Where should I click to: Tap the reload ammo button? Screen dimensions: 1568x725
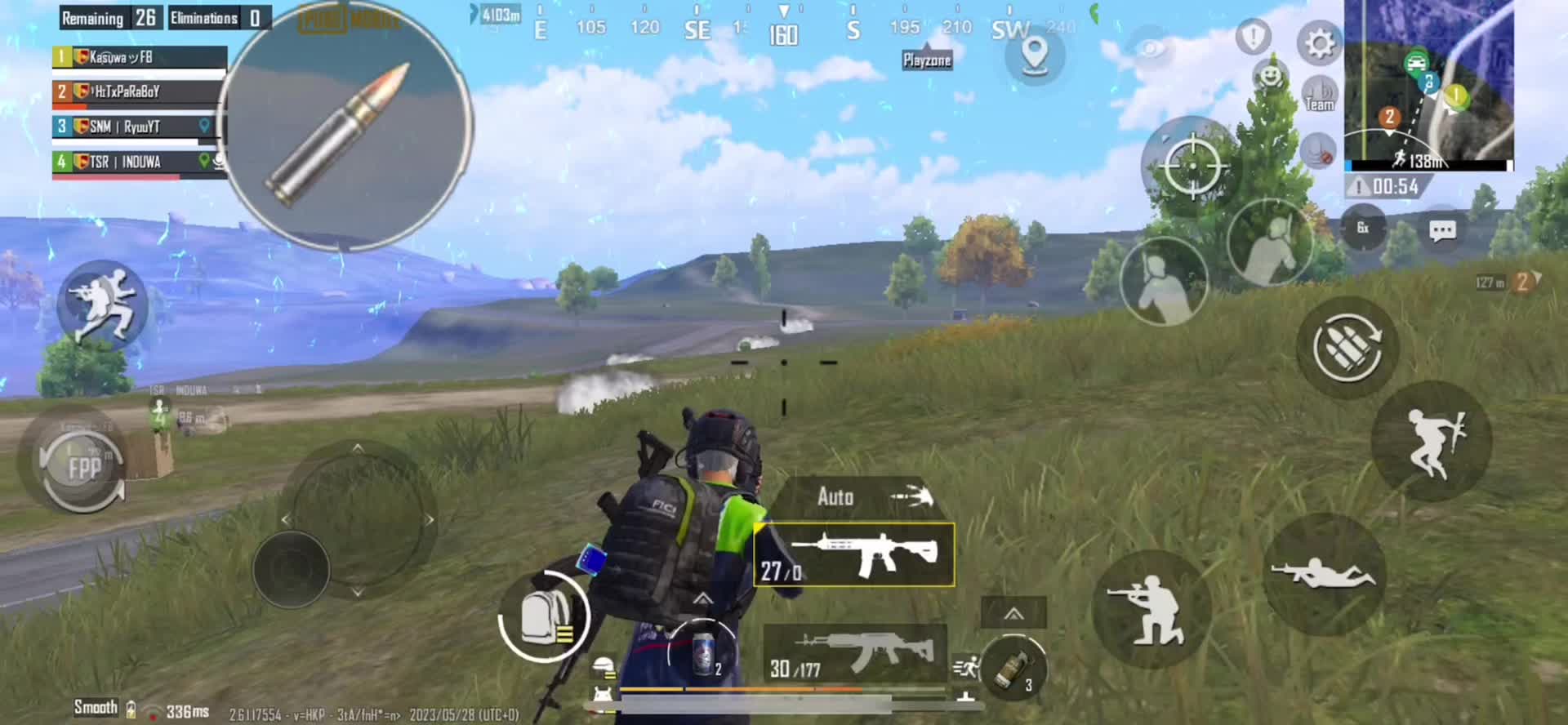click(x=1347, y=347)
